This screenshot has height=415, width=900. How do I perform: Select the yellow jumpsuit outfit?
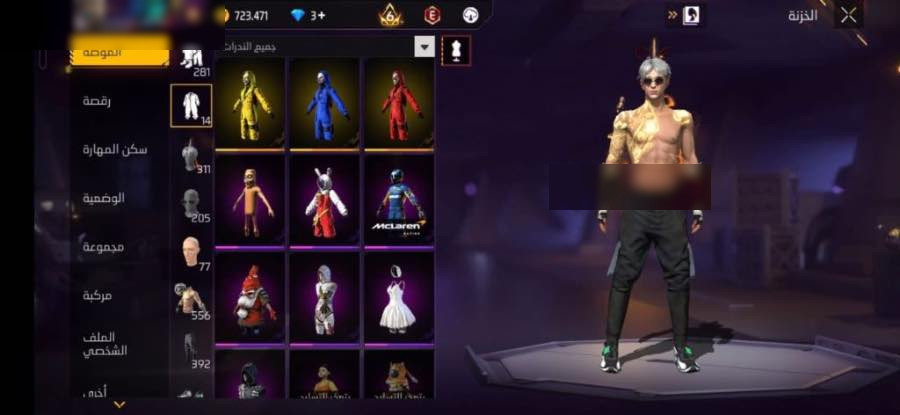tap(250, 103)
